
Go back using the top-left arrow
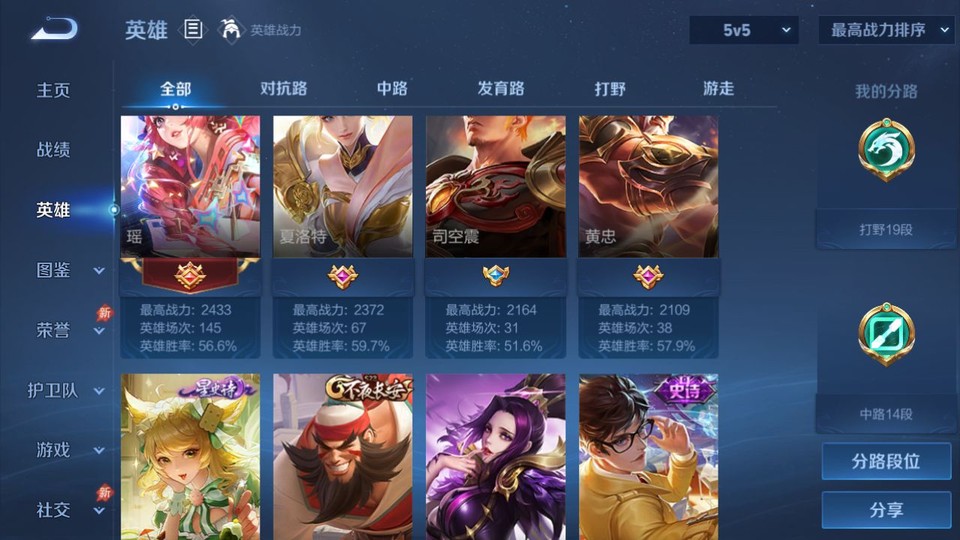54,29
